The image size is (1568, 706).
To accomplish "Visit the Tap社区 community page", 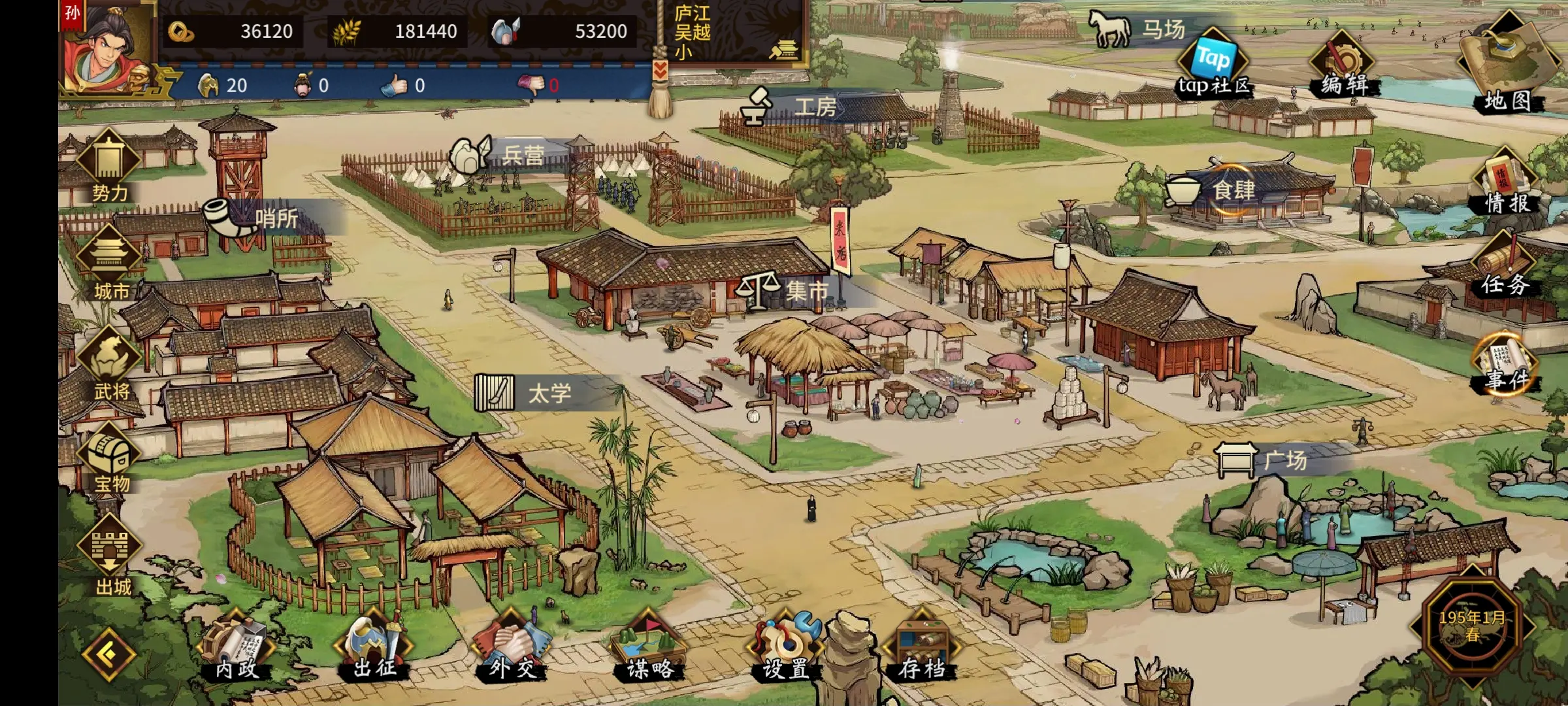I will pos(1213,65).
